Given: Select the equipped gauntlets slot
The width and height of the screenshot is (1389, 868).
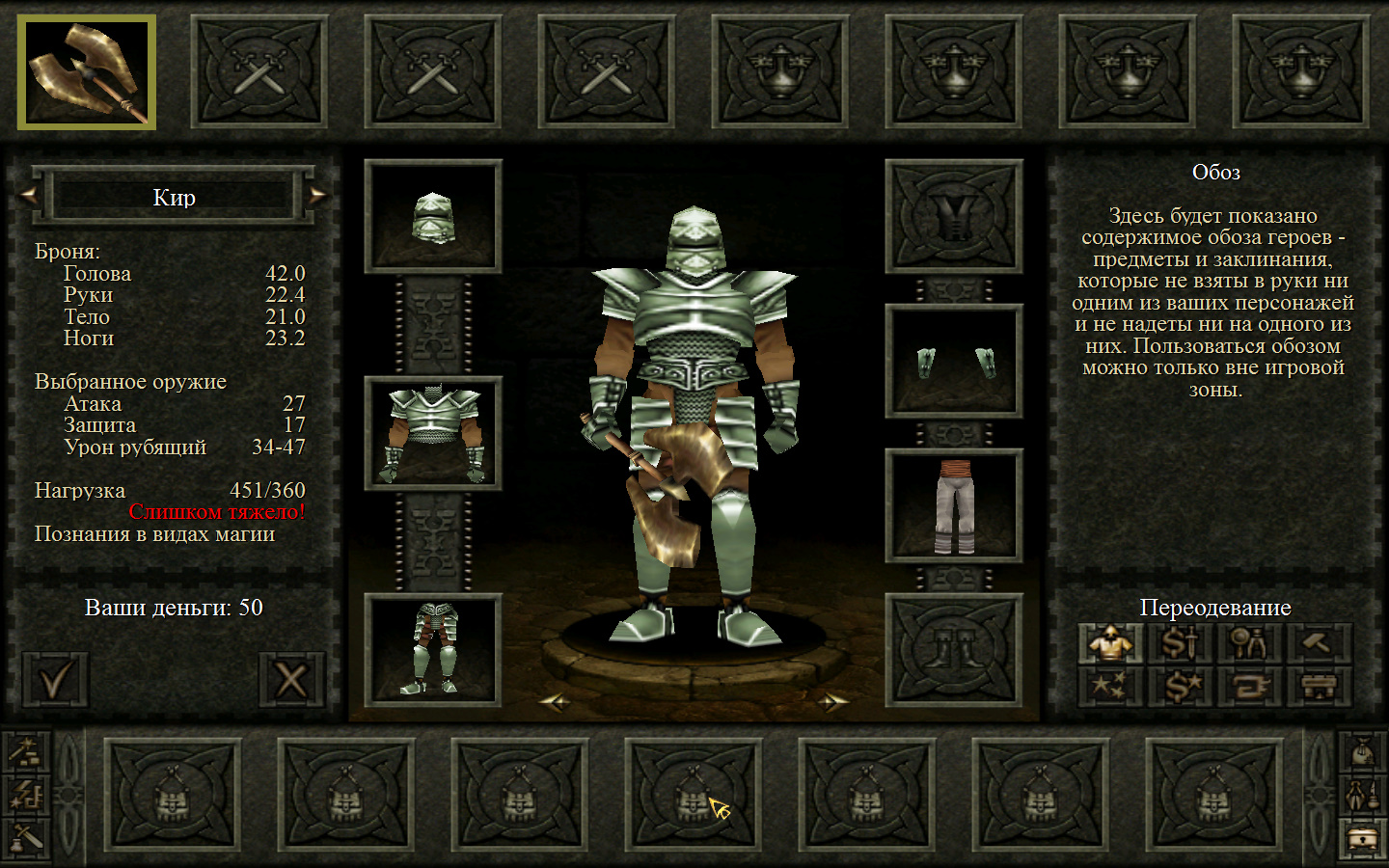Looking at the screenshot, I should 954,362.
